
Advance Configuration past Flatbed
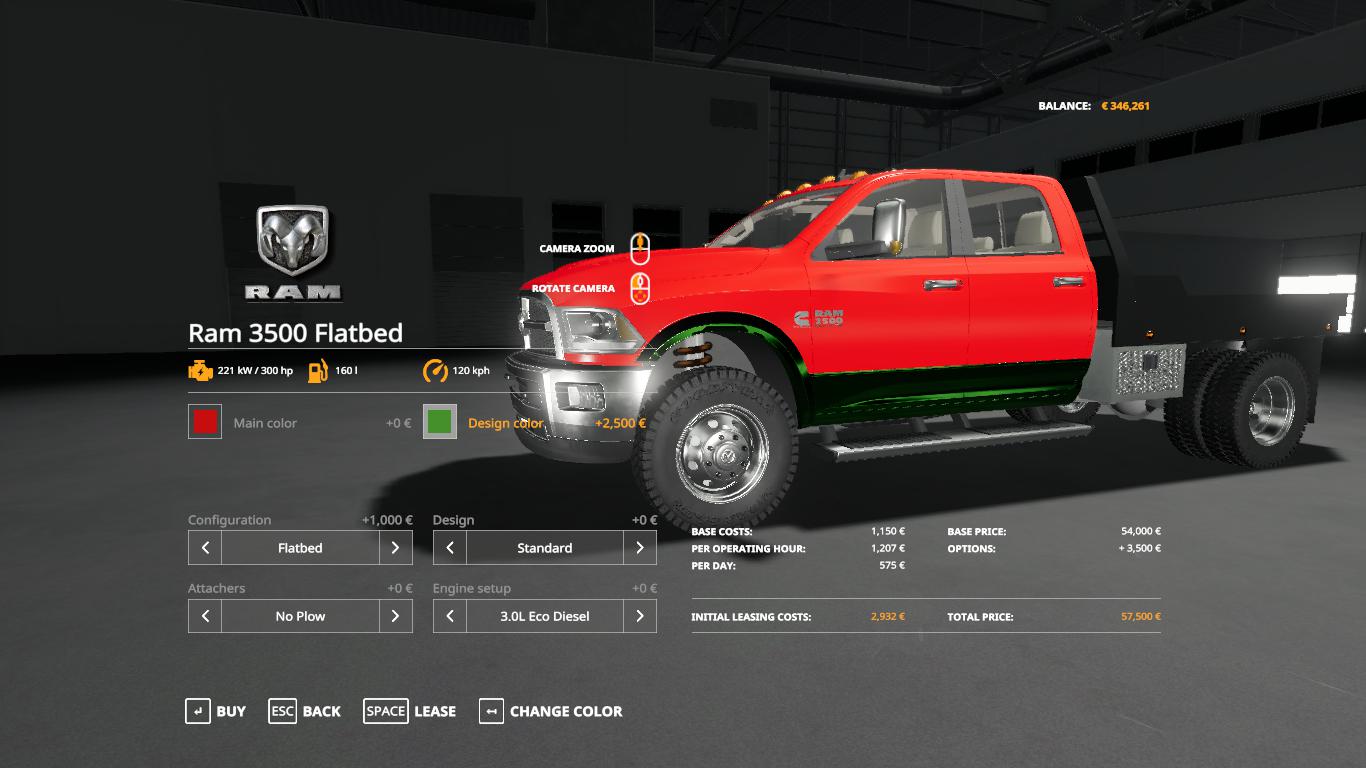[x=396, y=548]
